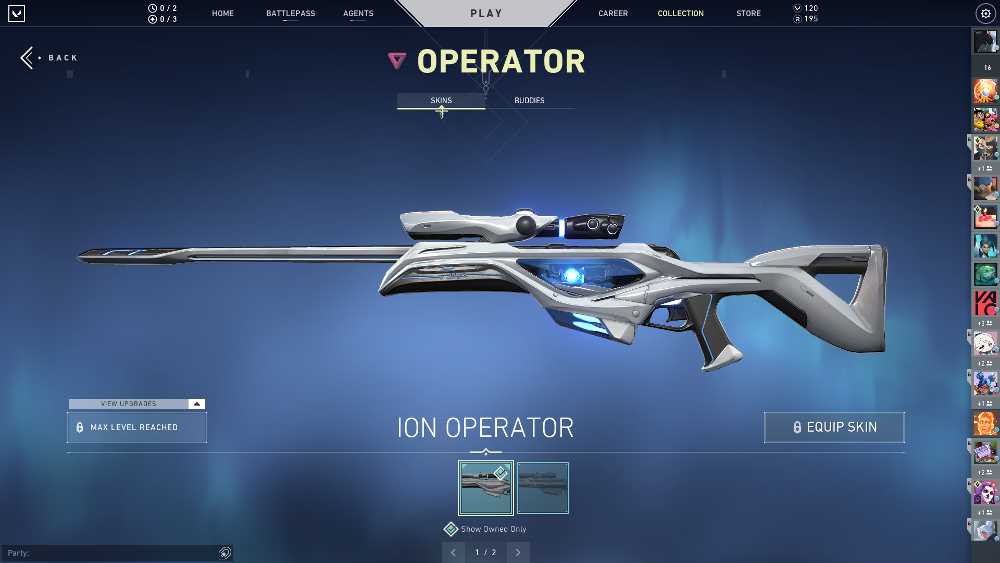Click the Play button

pos(486,14)
